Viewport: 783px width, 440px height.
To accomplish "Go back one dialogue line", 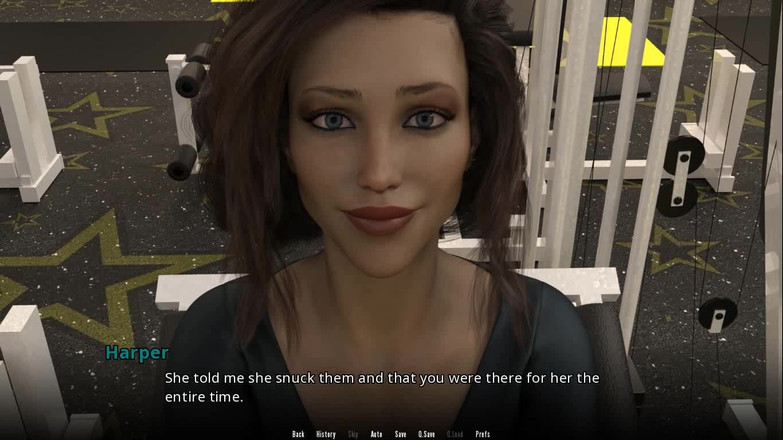I will point(298,434).
